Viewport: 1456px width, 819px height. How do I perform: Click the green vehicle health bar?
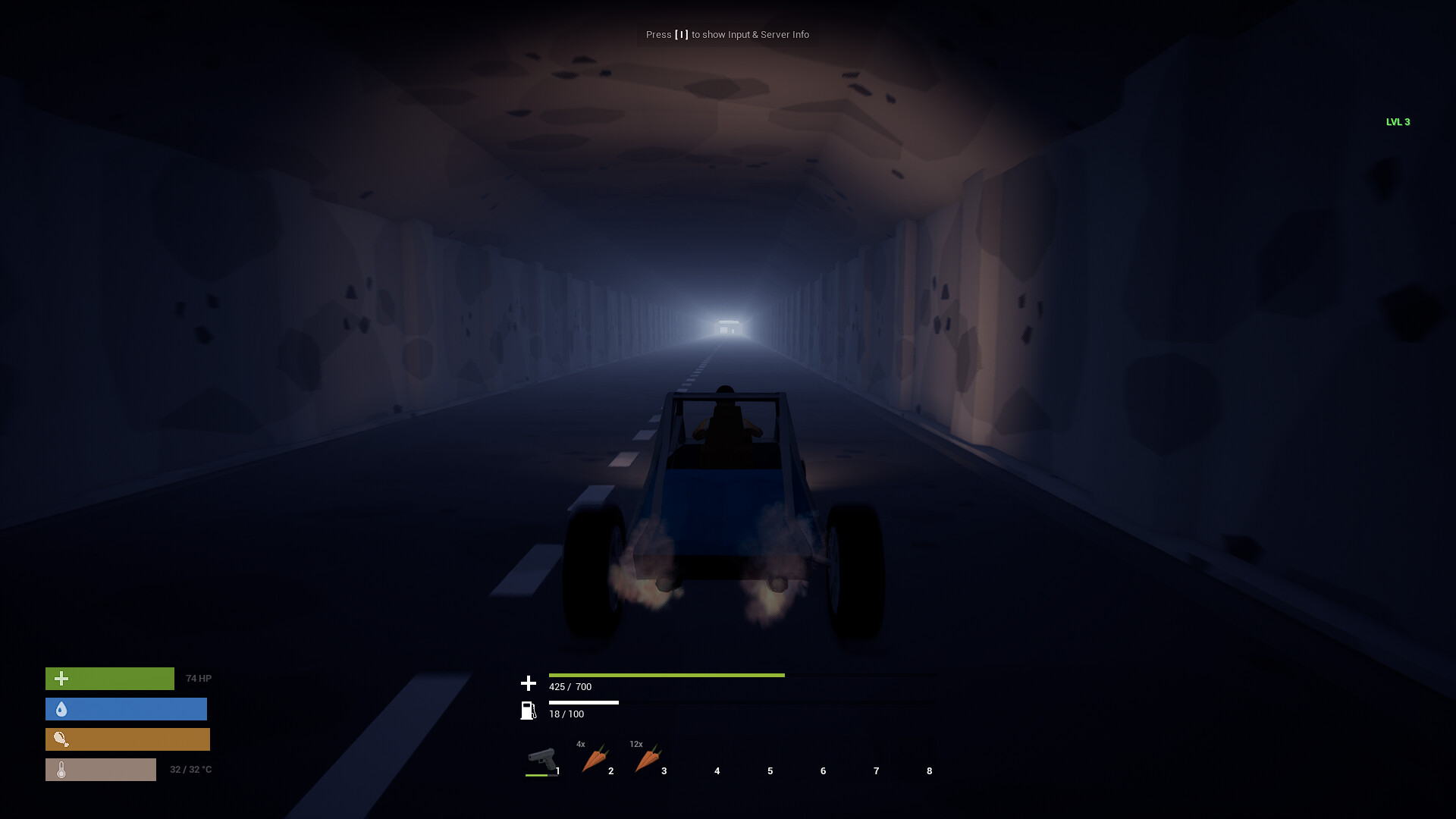666,674
